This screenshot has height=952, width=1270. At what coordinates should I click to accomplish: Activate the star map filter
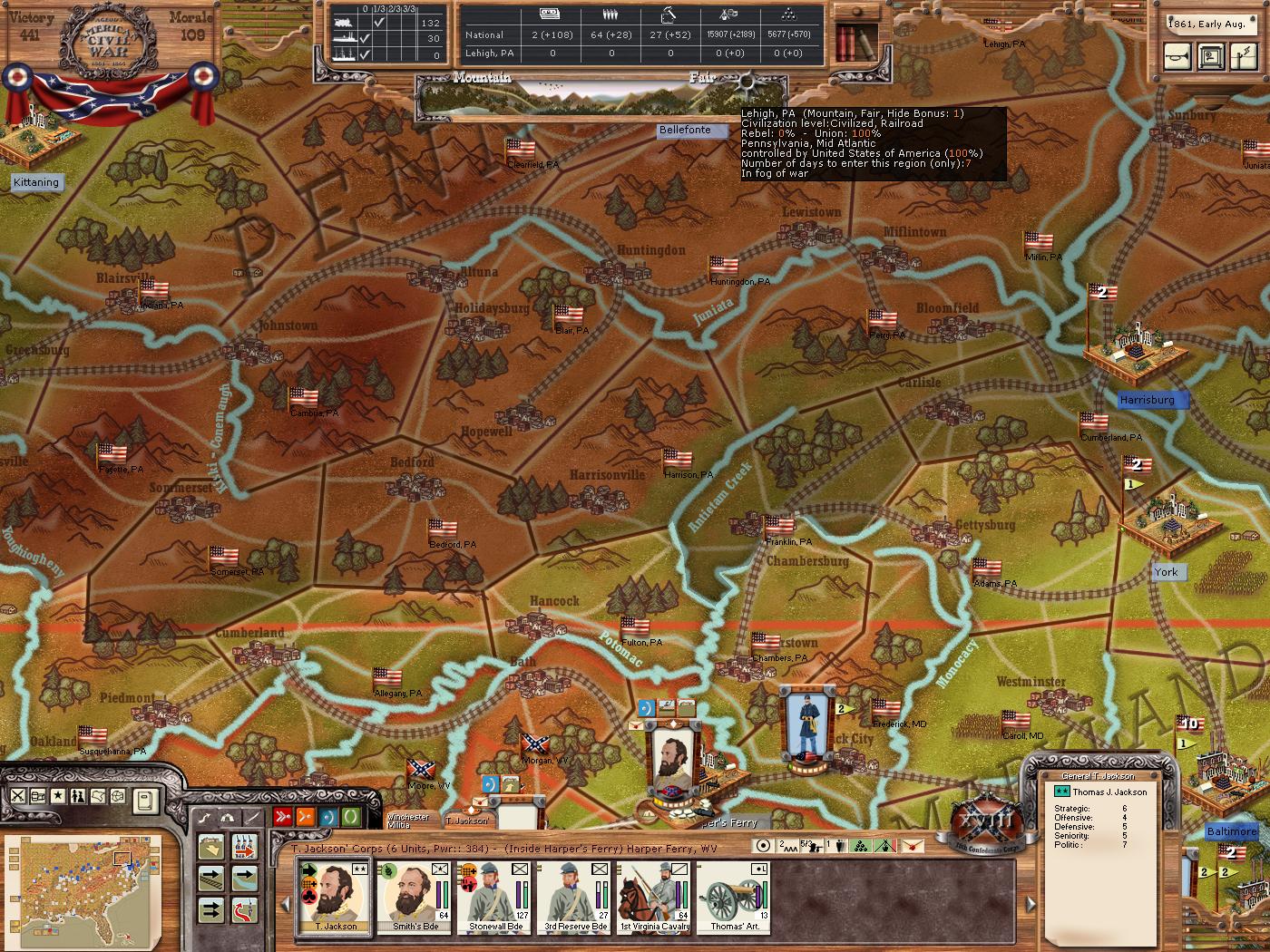[x=58, y=796]
